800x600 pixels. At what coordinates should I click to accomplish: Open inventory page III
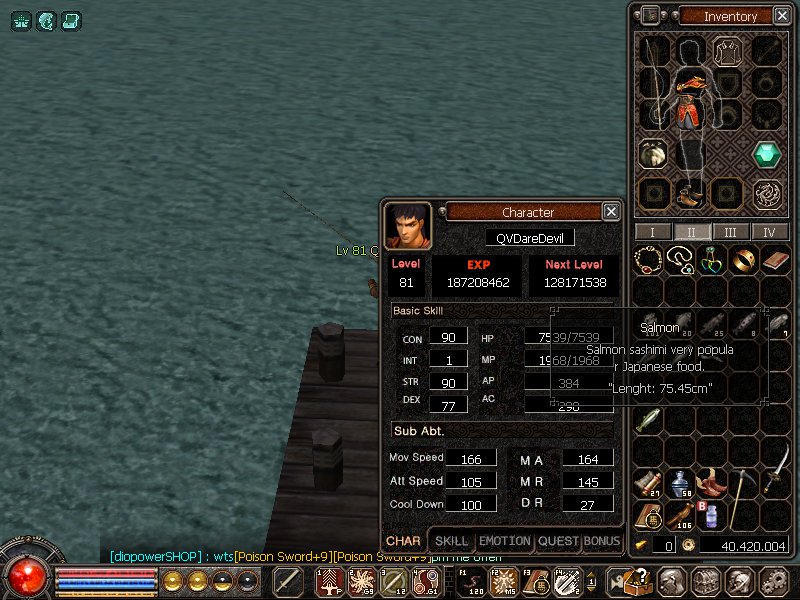[x=731, y=232]
